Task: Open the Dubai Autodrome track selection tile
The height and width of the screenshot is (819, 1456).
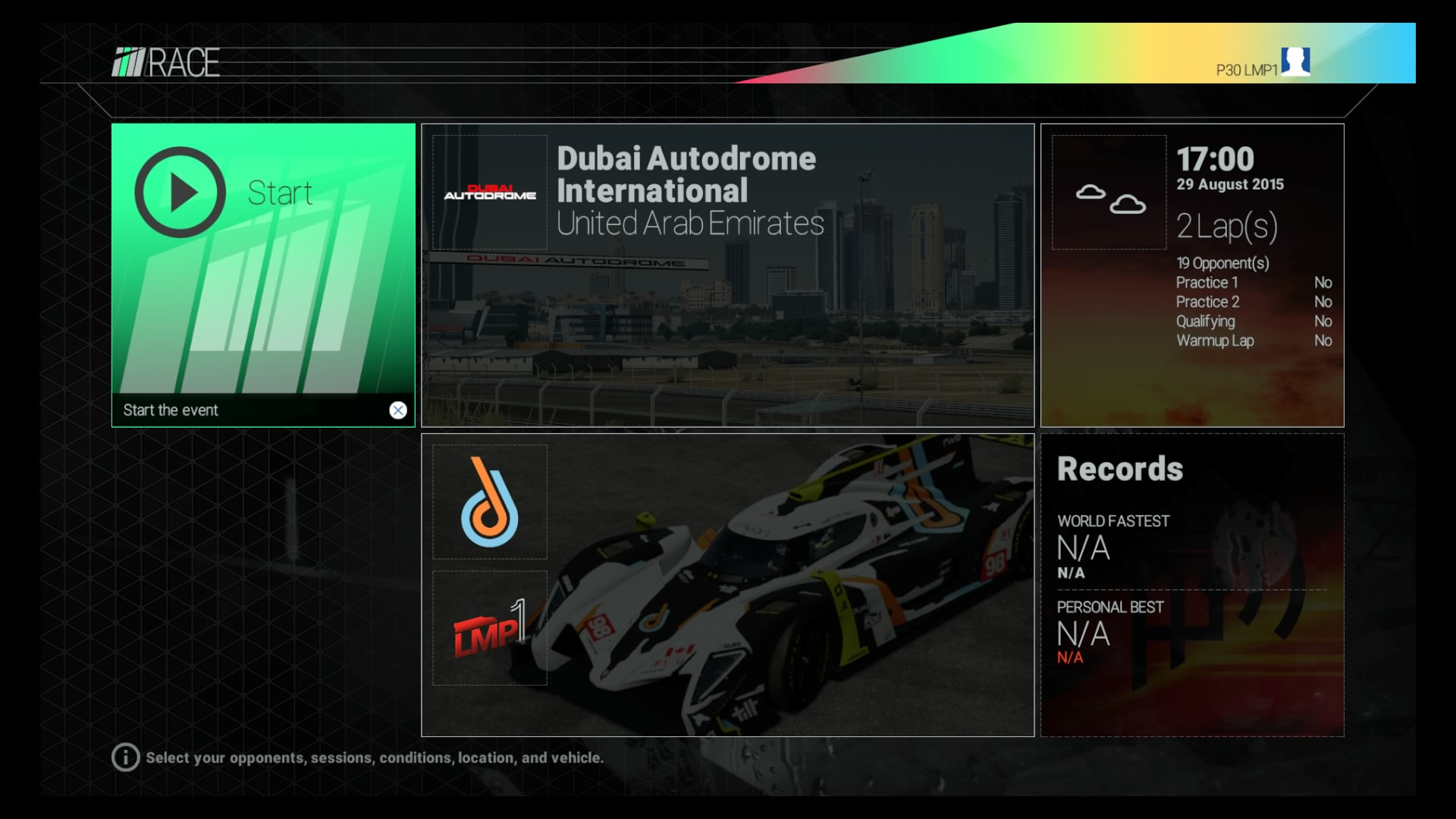Action: click(727, 275)
